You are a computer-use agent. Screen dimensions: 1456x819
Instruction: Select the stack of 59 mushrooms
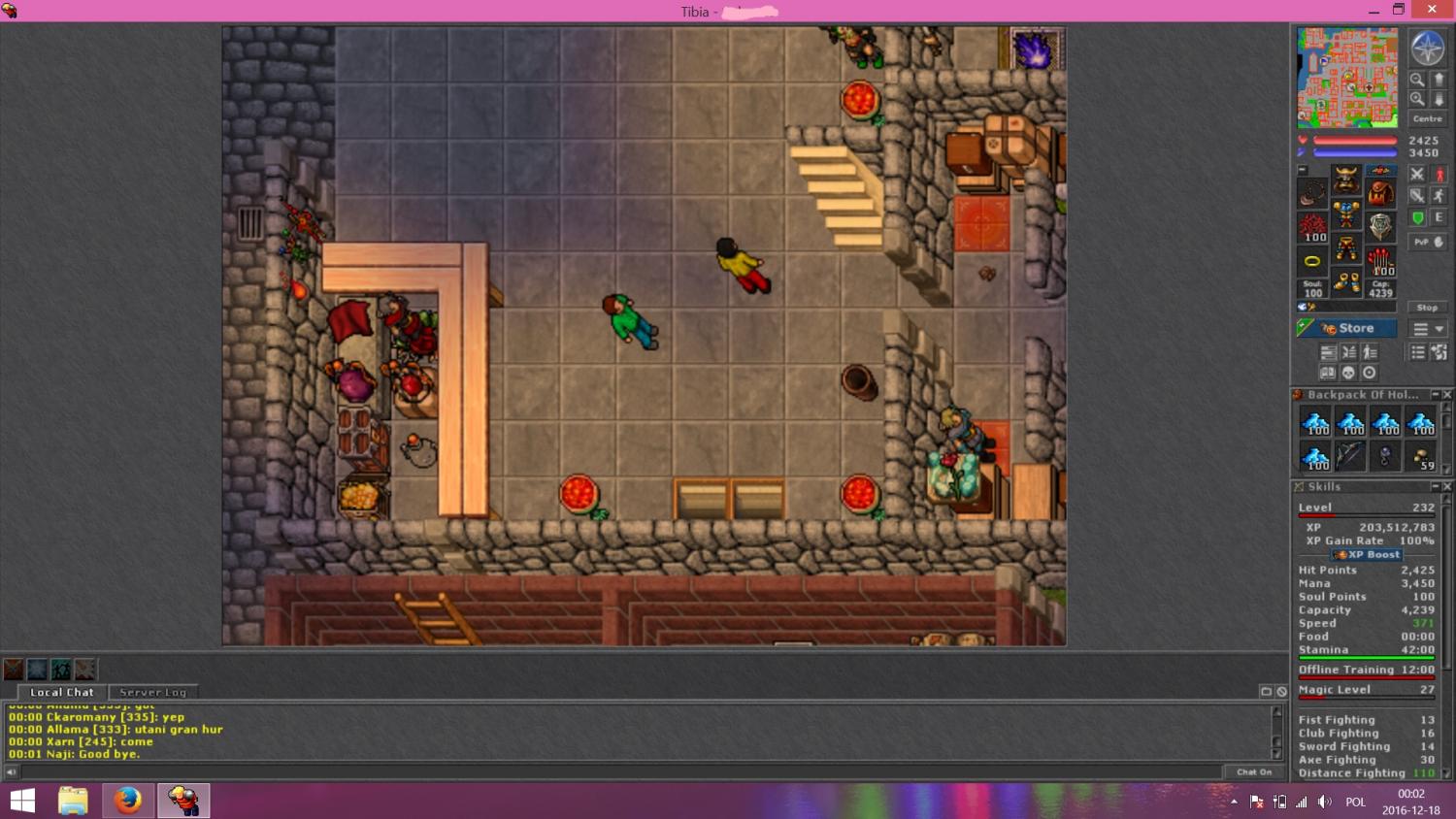tap(1420, 457)
